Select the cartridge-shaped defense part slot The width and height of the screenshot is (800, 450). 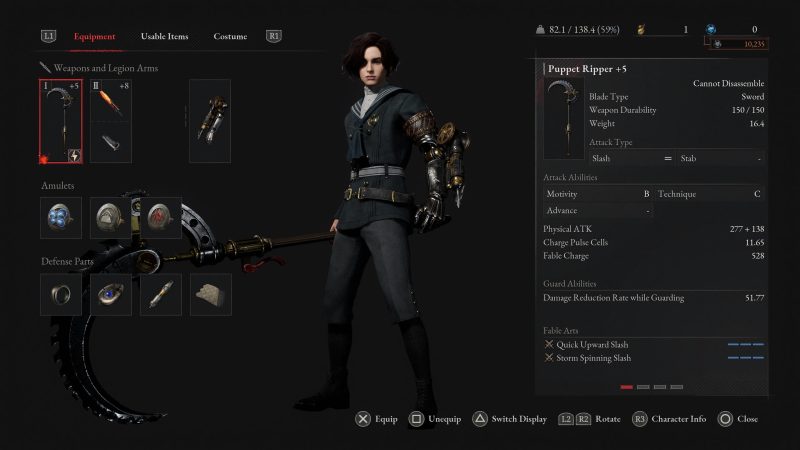(x=160, y=294)
